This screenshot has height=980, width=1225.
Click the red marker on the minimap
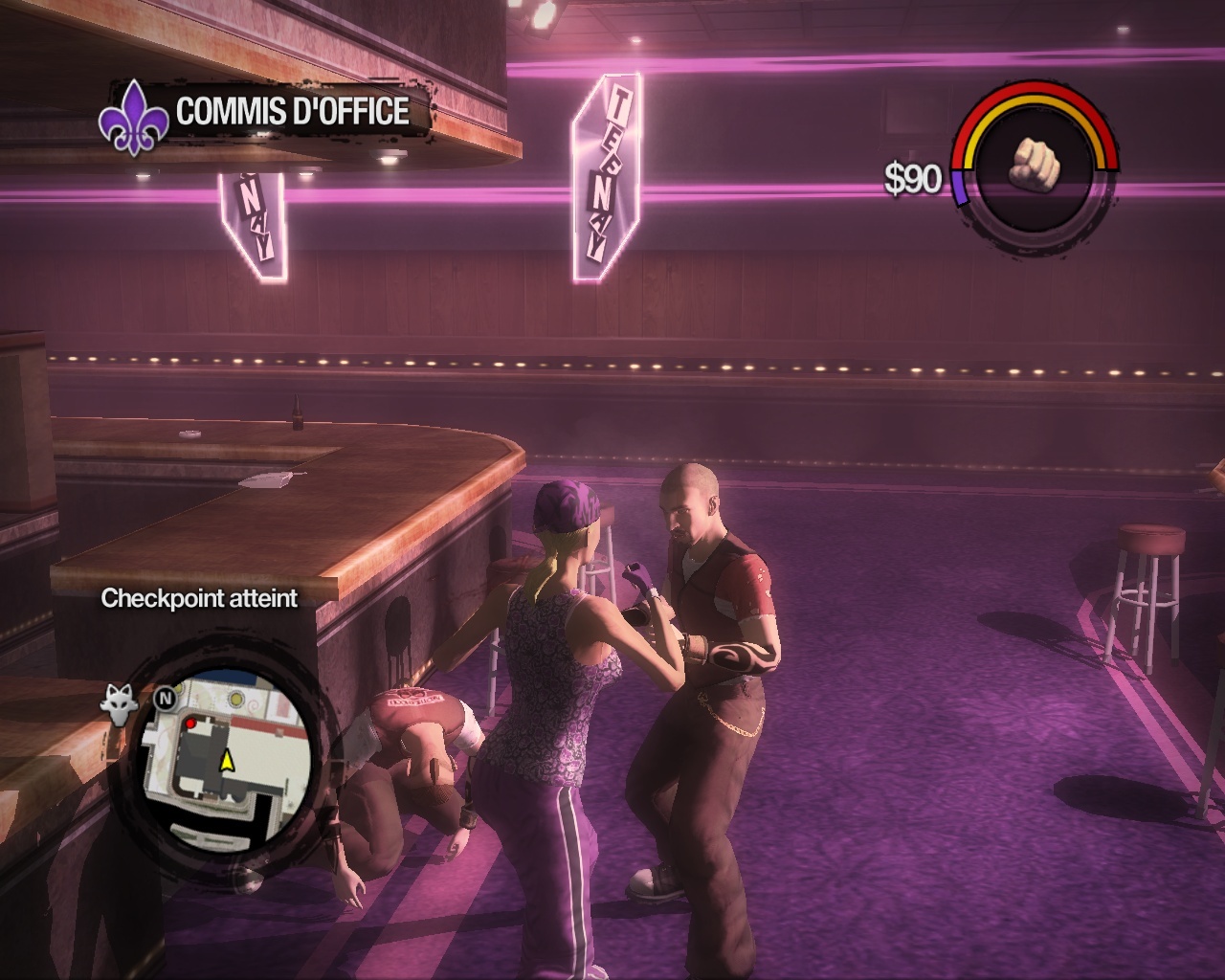tap(190, 724)
